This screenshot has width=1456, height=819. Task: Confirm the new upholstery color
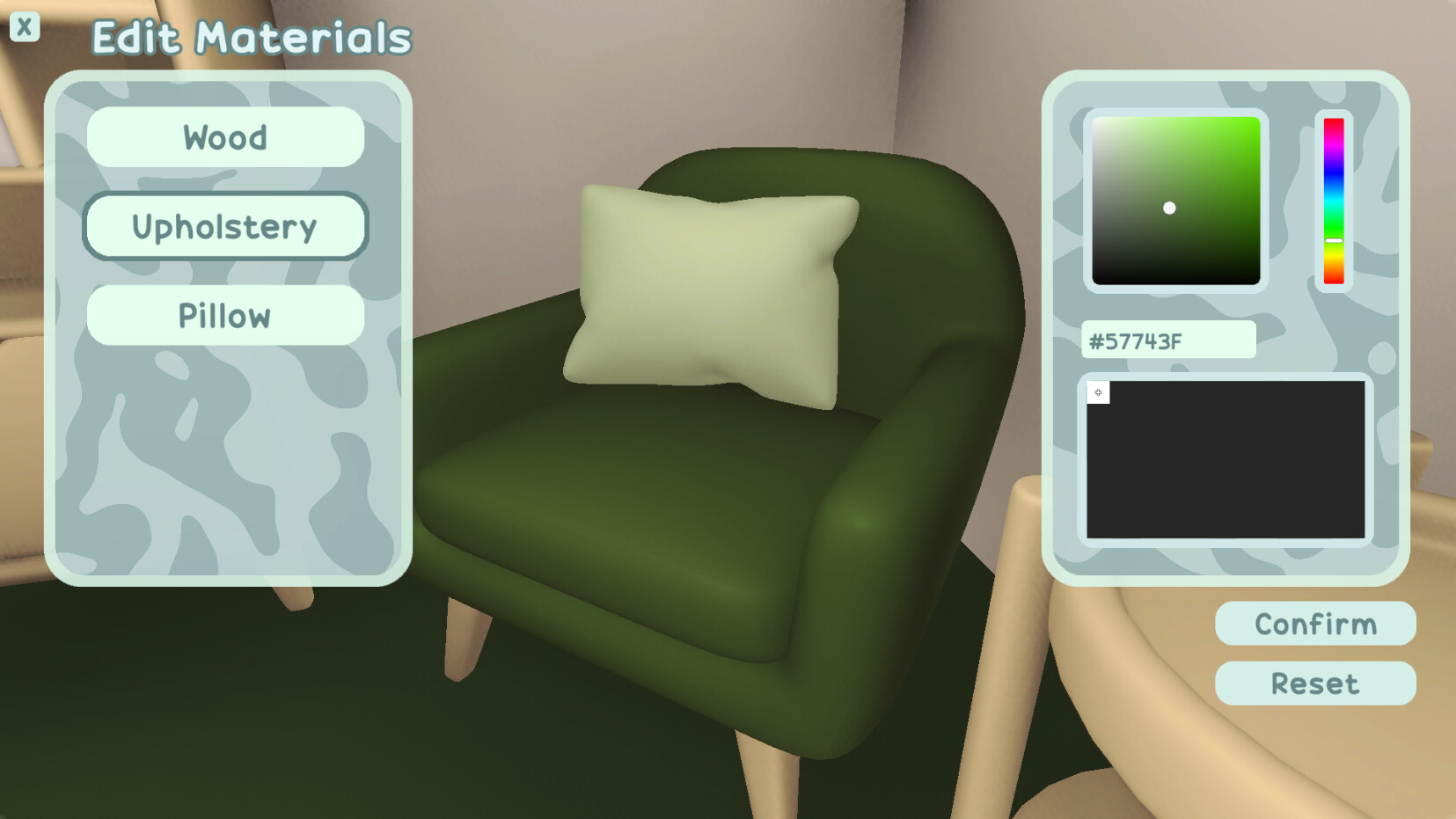coord(1314,624)
